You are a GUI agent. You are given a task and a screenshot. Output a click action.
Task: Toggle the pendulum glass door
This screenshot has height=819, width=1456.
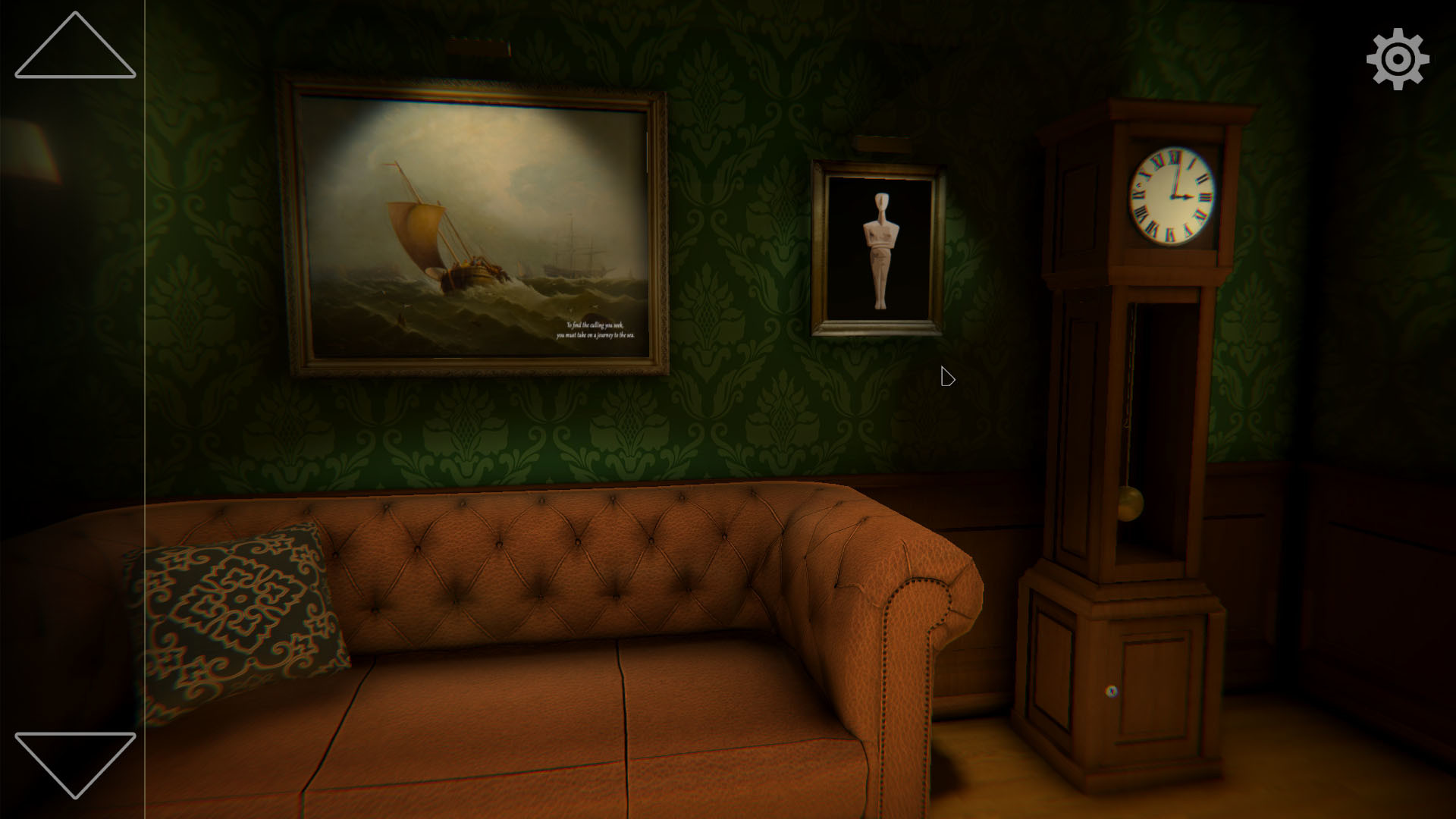[1137, 425]
